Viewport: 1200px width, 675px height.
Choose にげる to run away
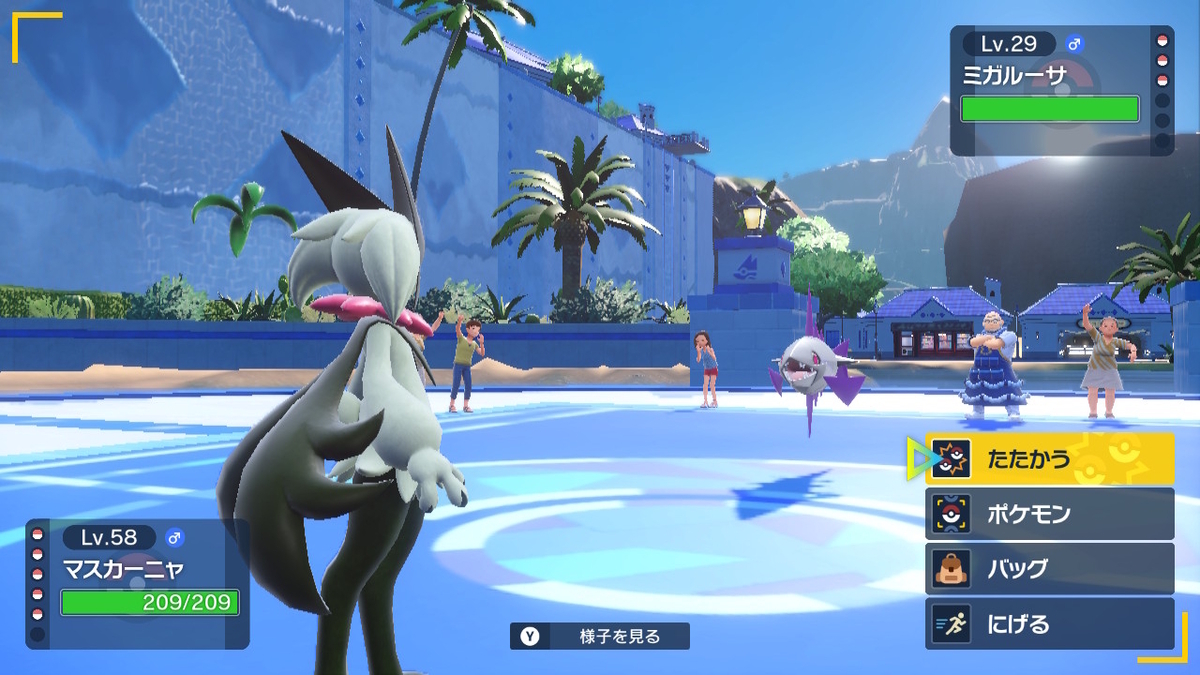coord(1048,624)
